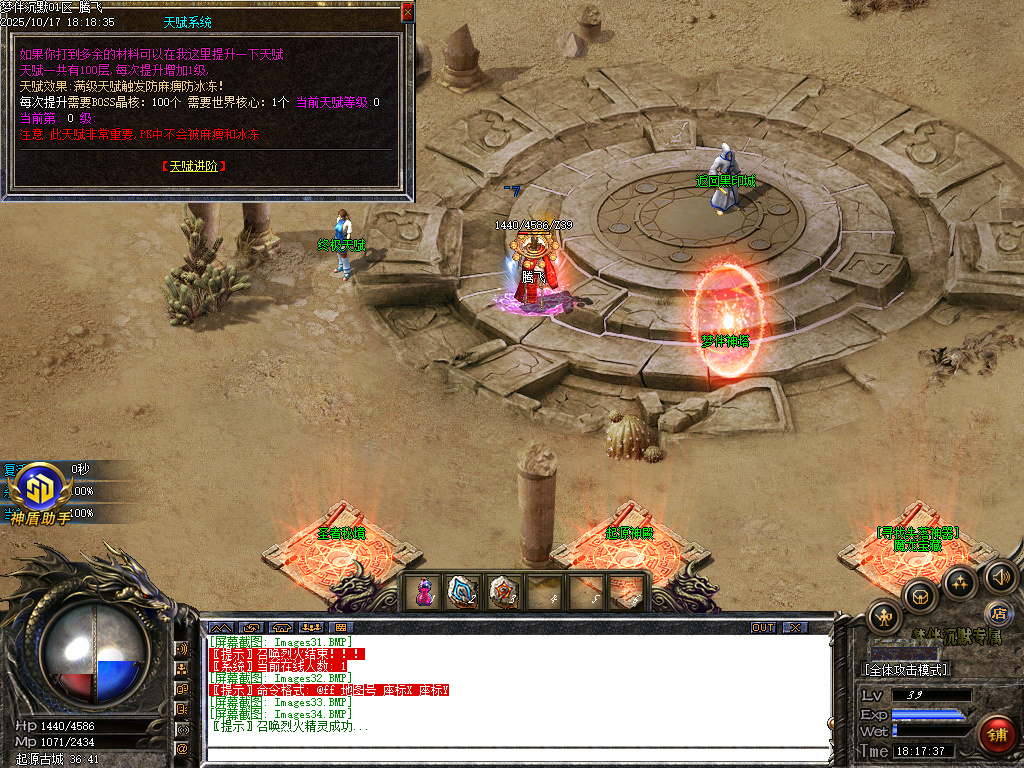Toggle sound with the speaker button

1000,577
